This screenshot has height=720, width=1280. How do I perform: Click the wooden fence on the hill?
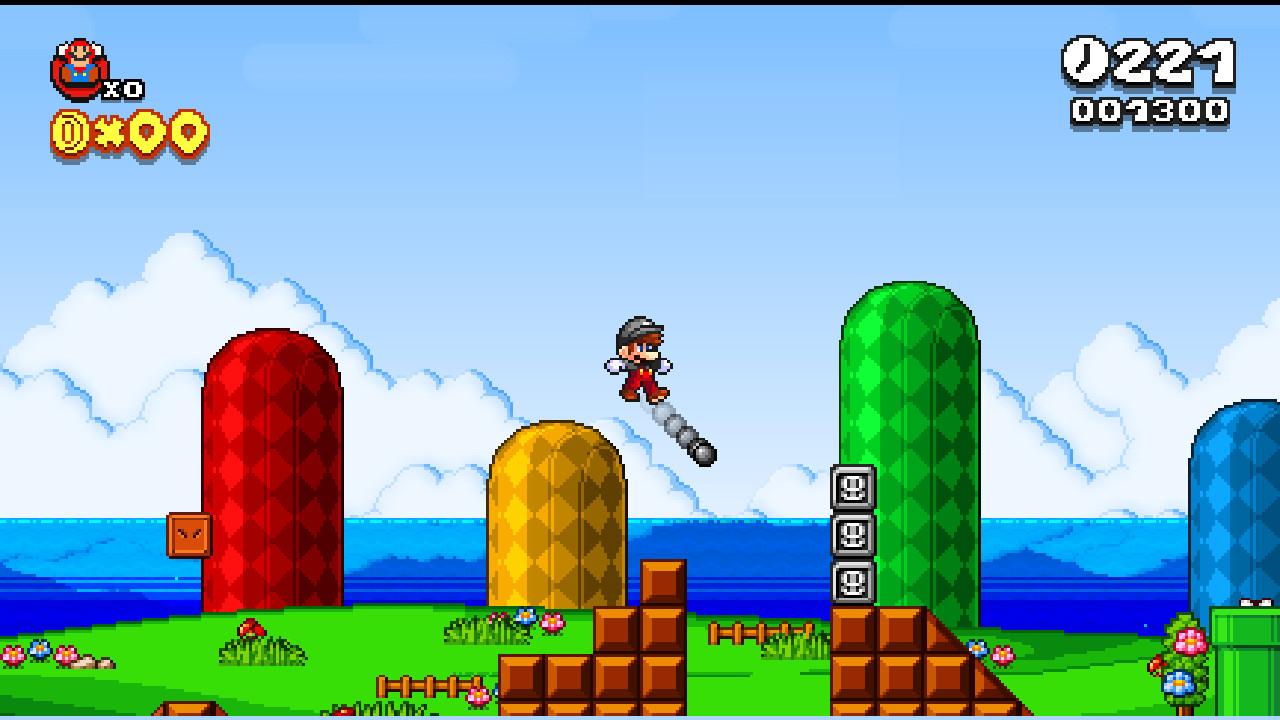[760, 634]
